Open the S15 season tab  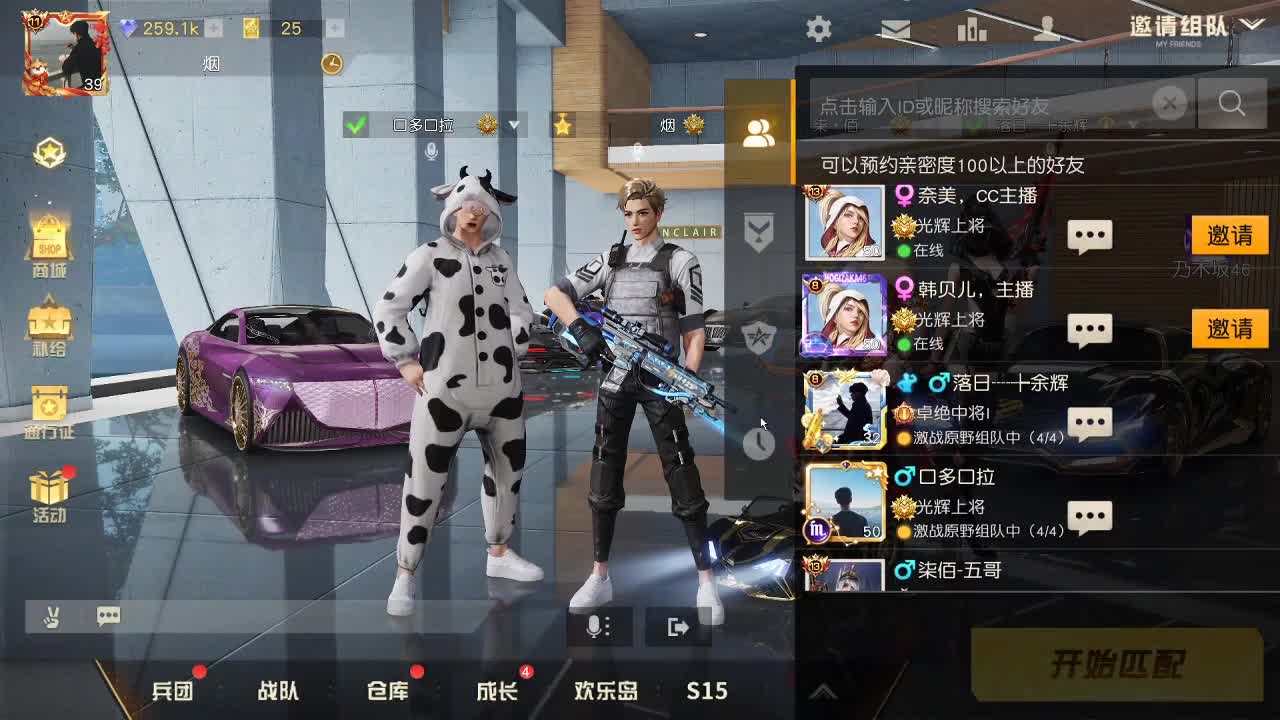tap(706, 690)
